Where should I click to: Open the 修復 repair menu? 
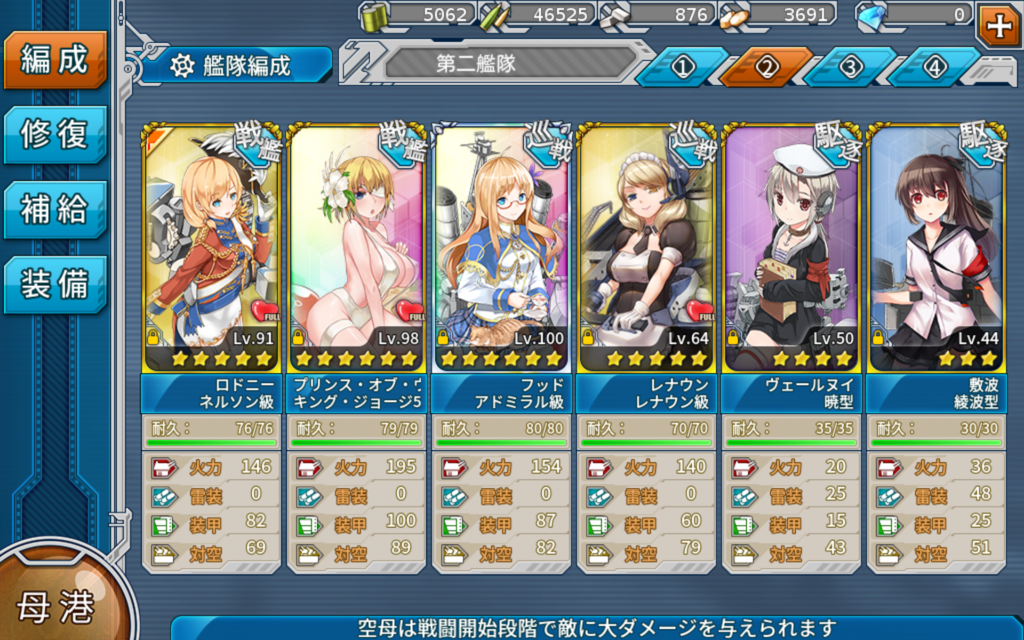(55, 134)
